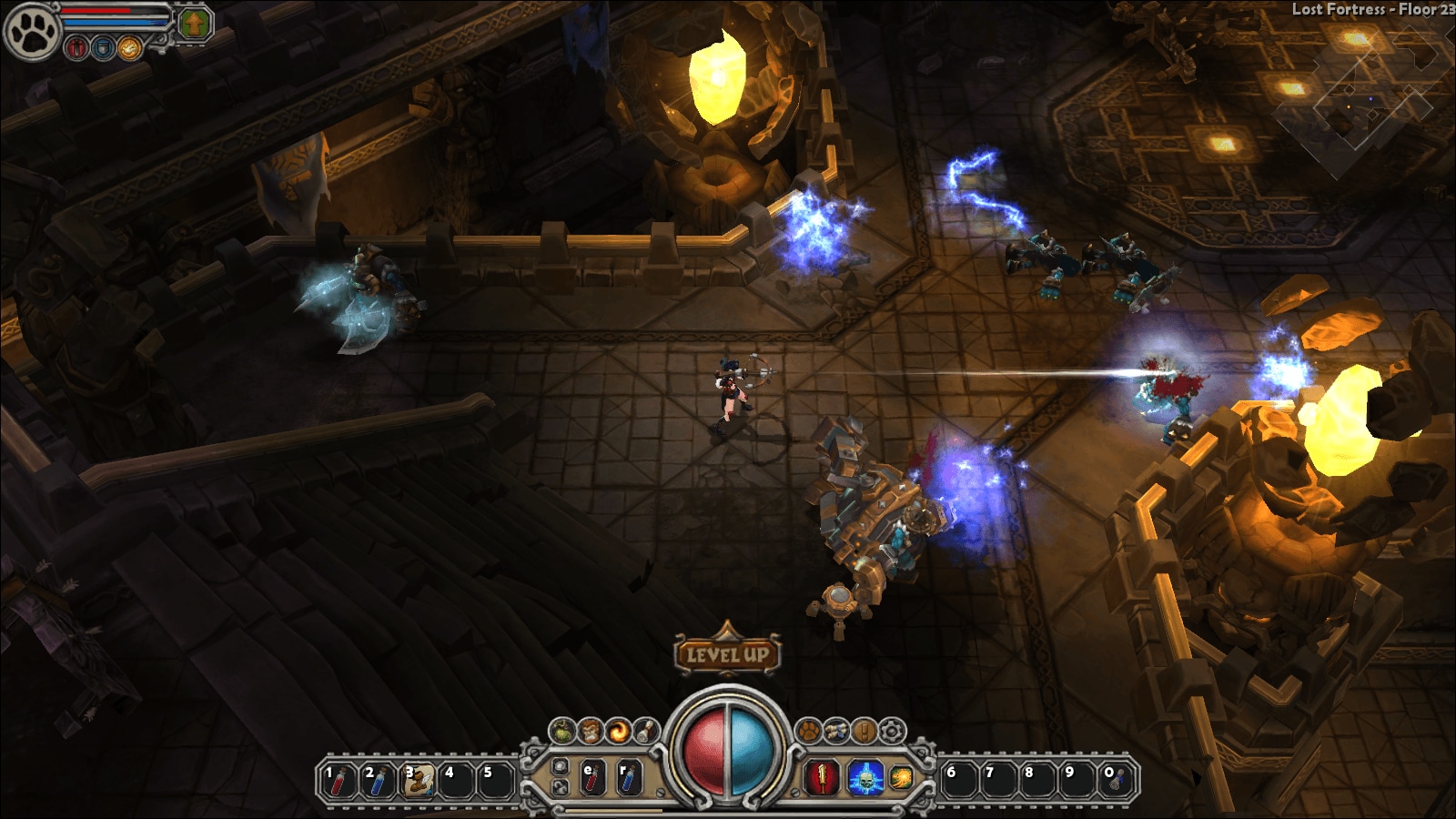
Task: Click the Level Up button
Action: (726, 653)
